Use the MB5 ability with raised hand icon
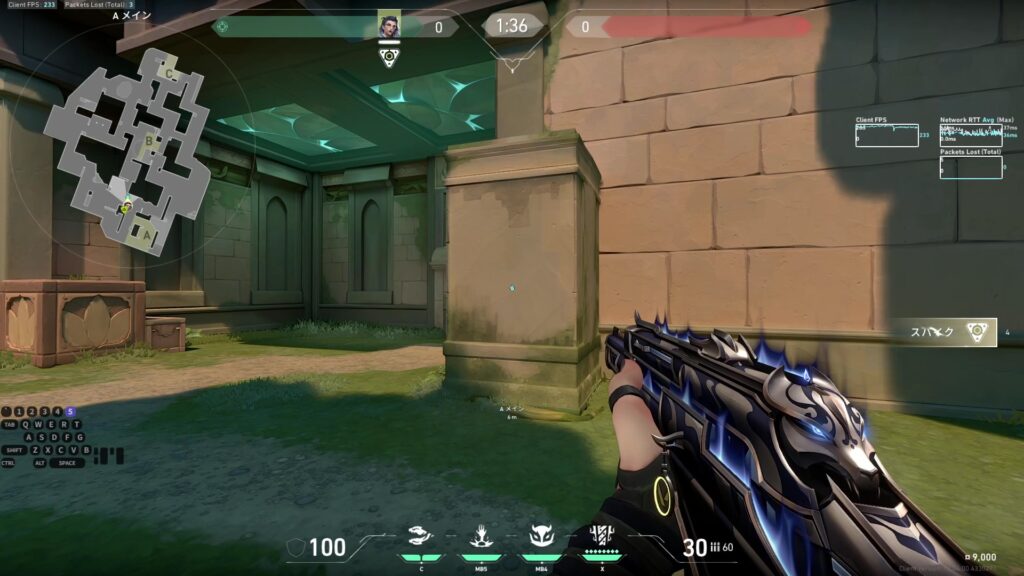1024x576 pixels. coord(482,537)
